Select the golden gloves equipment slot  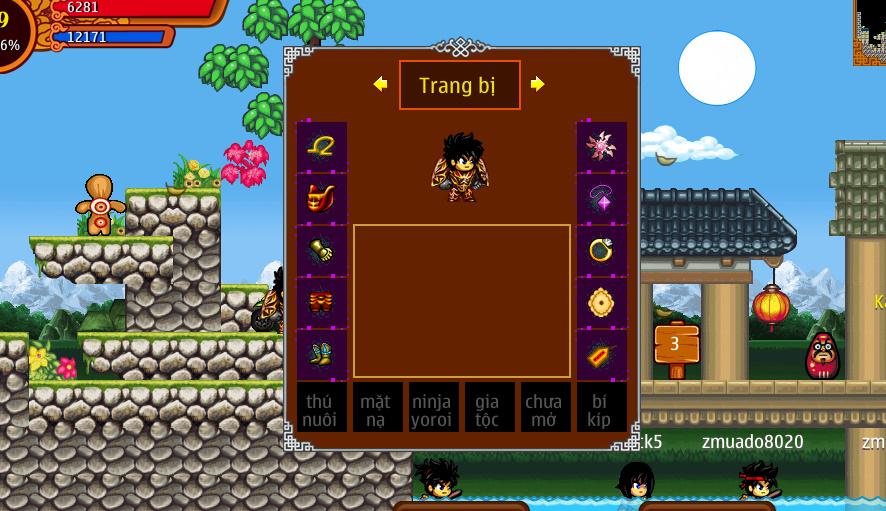click(322, 250)
